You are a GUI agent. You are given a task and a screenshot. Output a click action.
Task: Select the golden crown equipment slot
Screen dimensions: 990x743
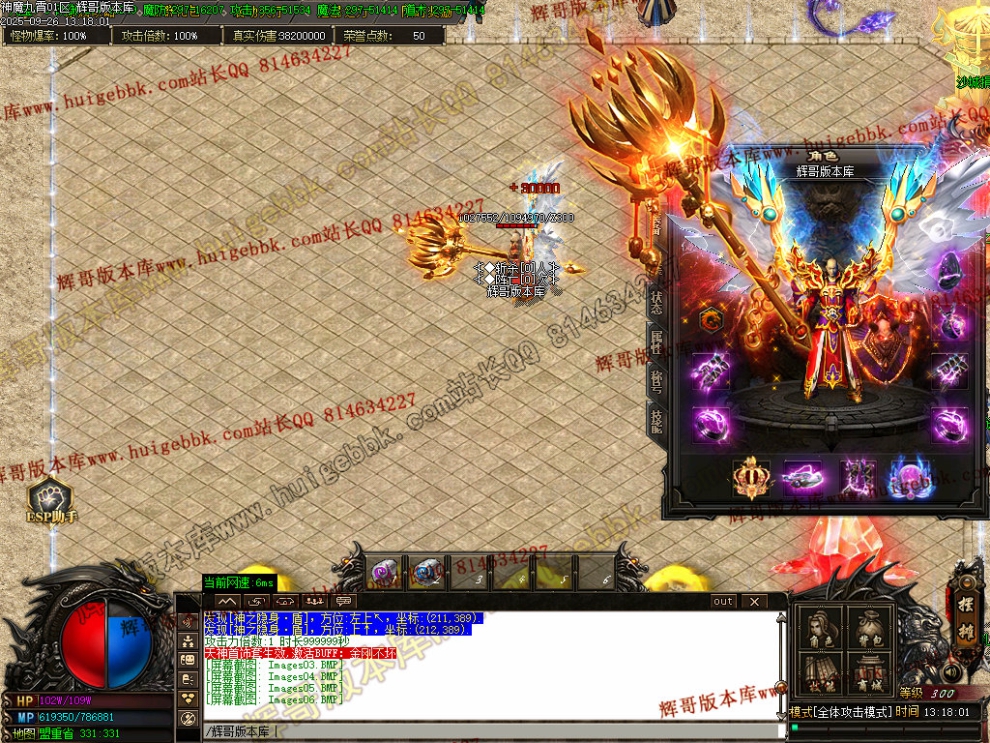click(x=750, y=478)
